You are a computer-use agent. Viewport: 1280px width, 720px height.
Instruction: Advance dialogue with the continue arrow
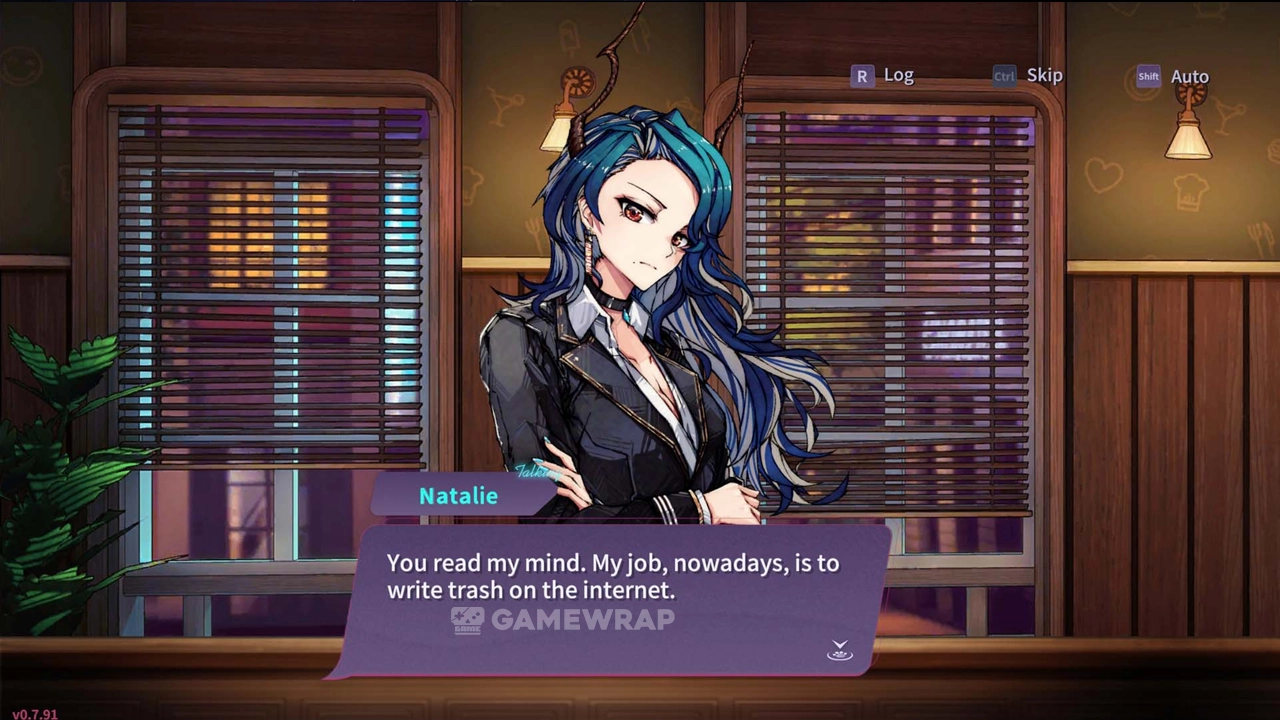coord(840,651)
